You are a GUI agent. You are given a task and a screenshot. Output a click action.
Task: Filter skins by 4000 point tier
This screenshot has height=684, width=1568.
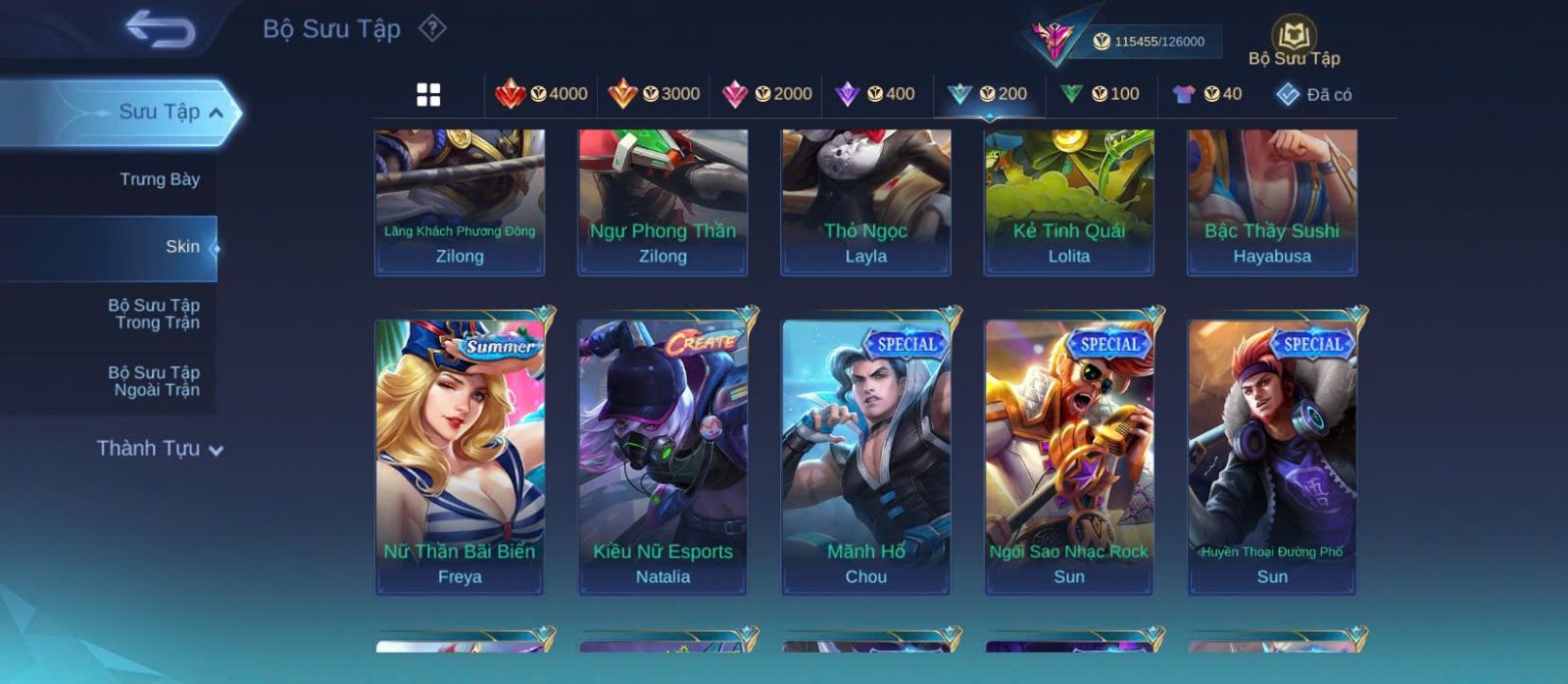[542, 94]
